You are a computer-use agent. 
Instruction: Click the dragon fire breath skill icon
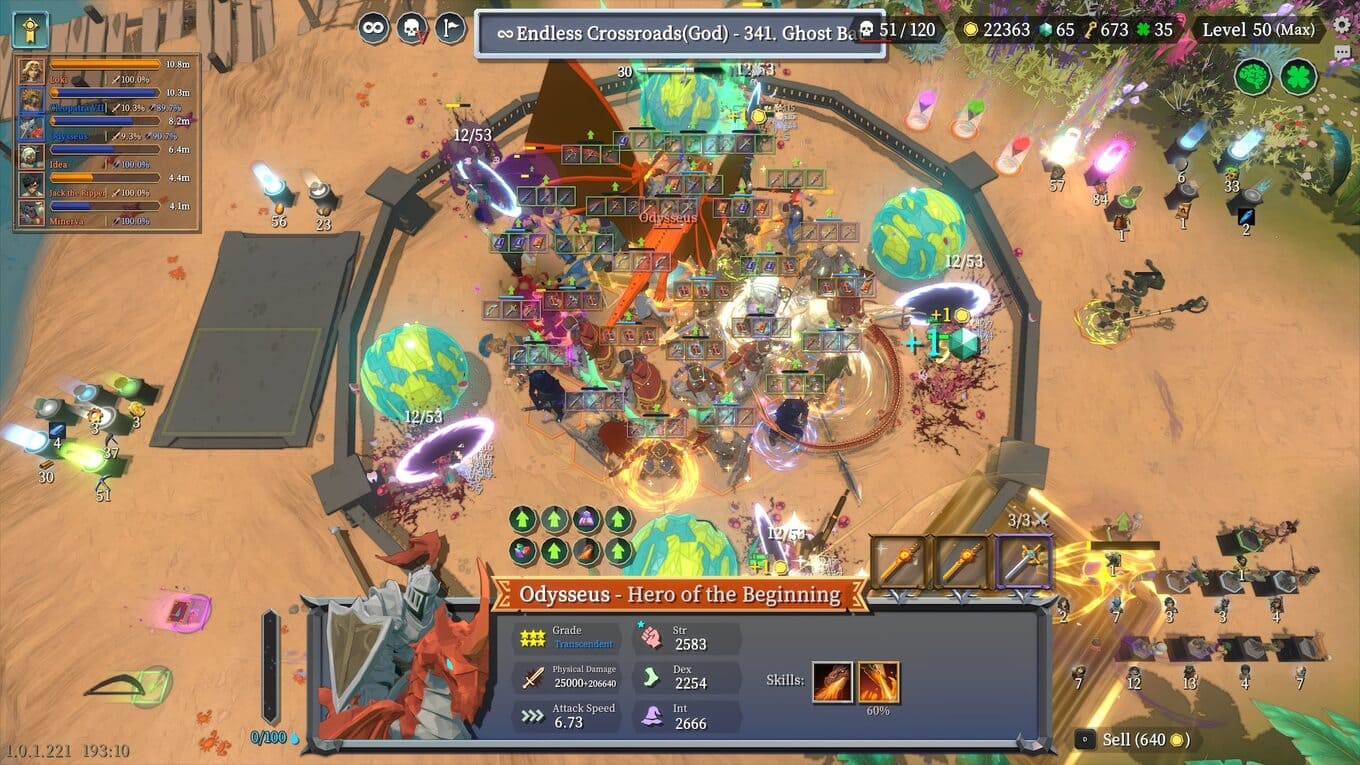(832, 681)
